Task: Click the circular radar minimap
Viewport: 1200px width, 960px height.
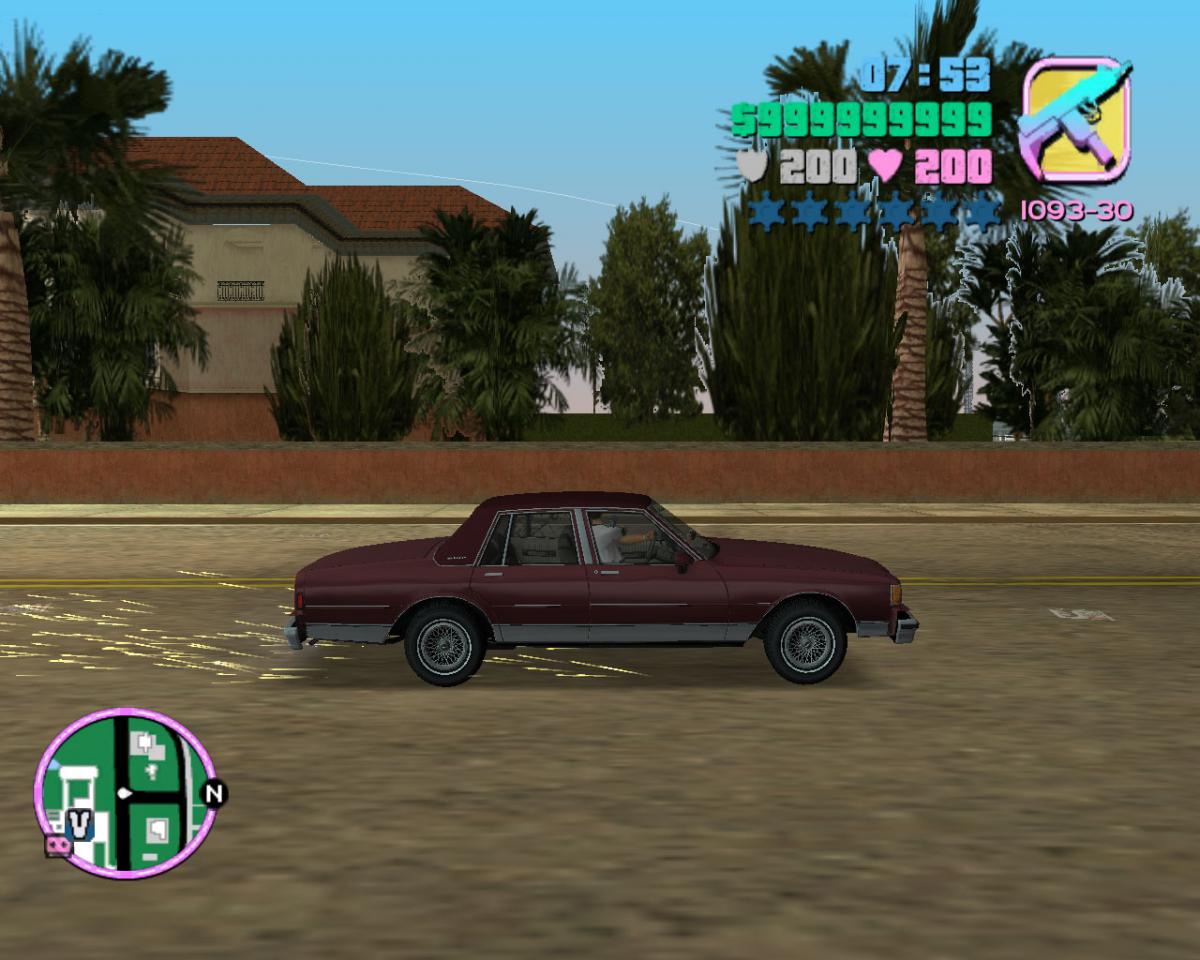Action: pos(126,793)
